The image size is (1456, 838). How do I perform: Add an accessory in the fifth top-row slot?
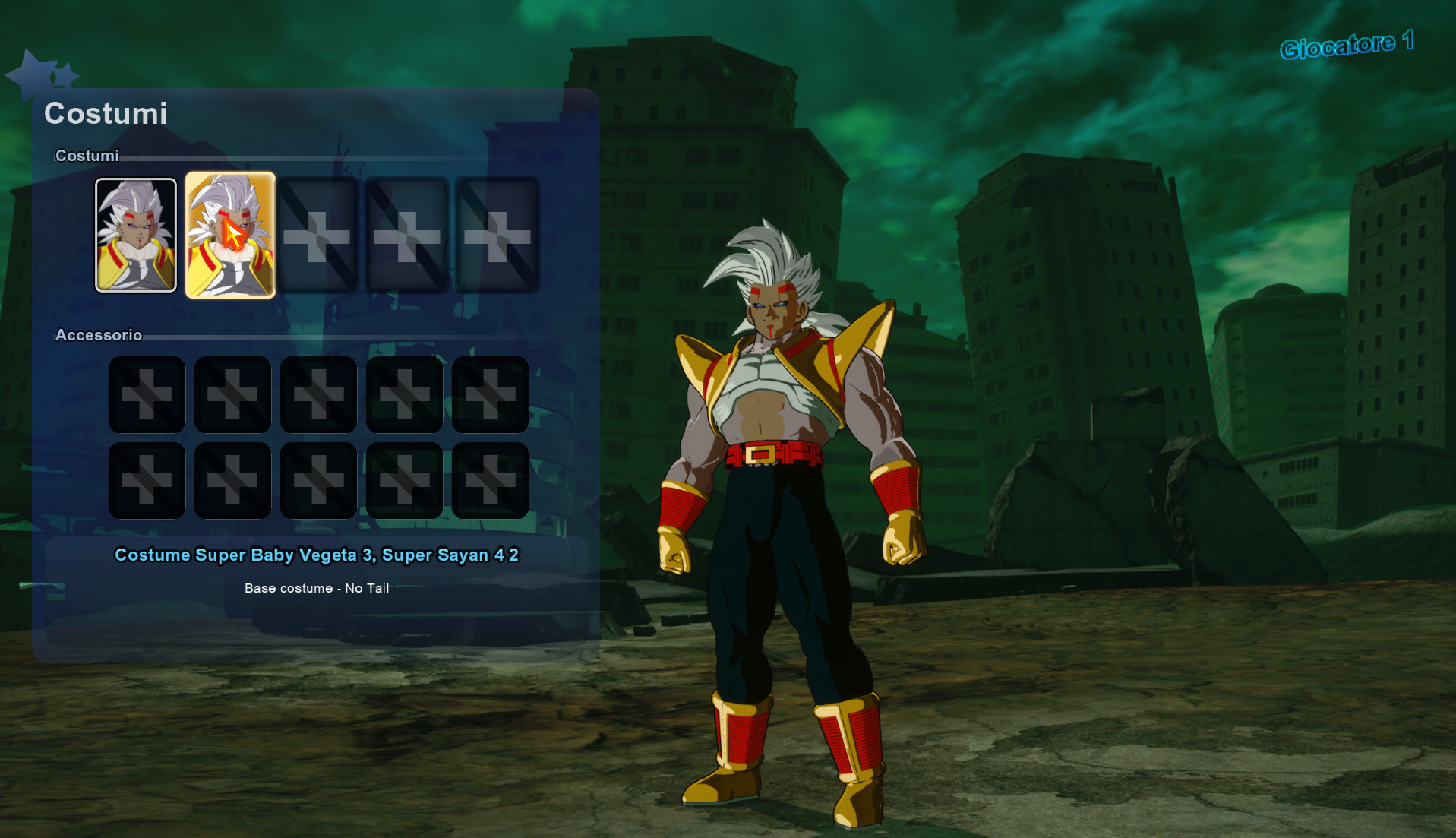pos(490,394)
